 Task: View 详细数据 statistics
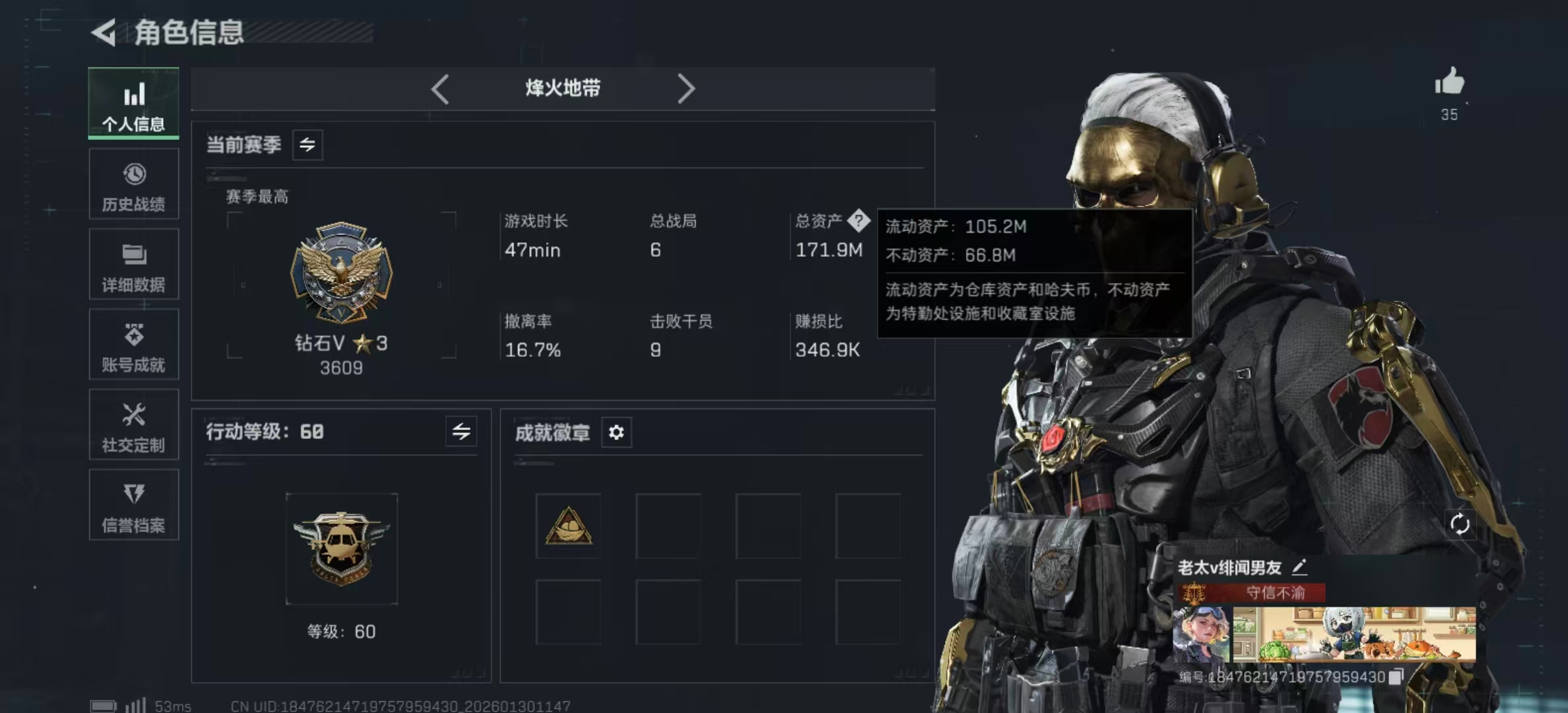coord(134,264)
